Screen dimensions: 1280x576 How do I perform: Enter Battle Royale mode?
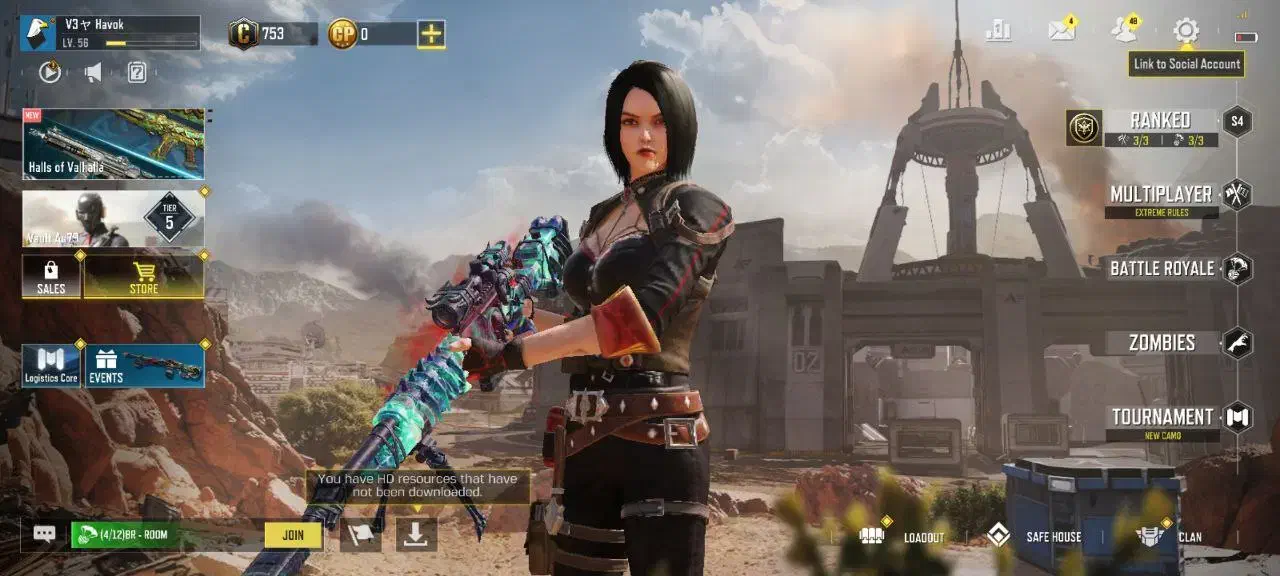coord(1162,269)
